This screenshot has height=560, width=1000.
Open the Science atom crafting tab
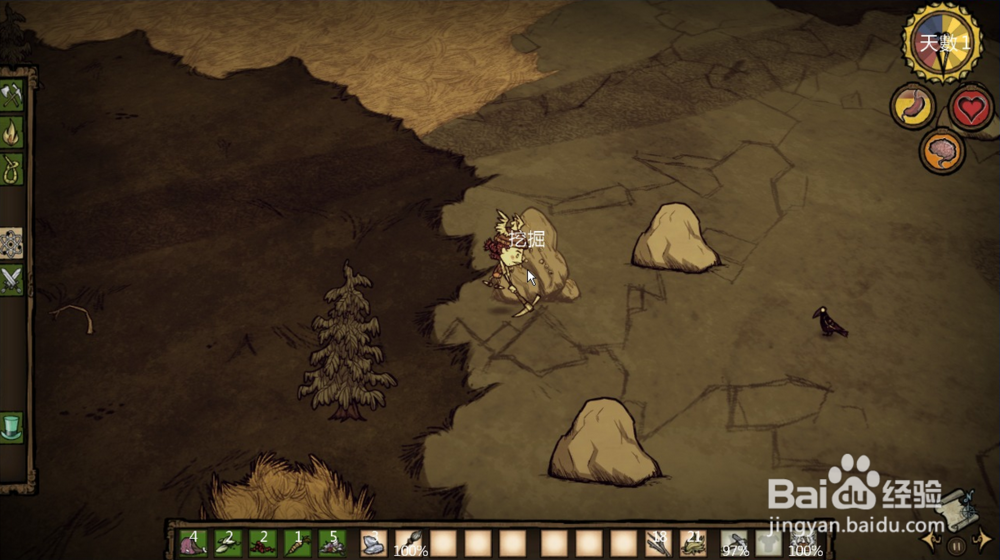point(12,243)
